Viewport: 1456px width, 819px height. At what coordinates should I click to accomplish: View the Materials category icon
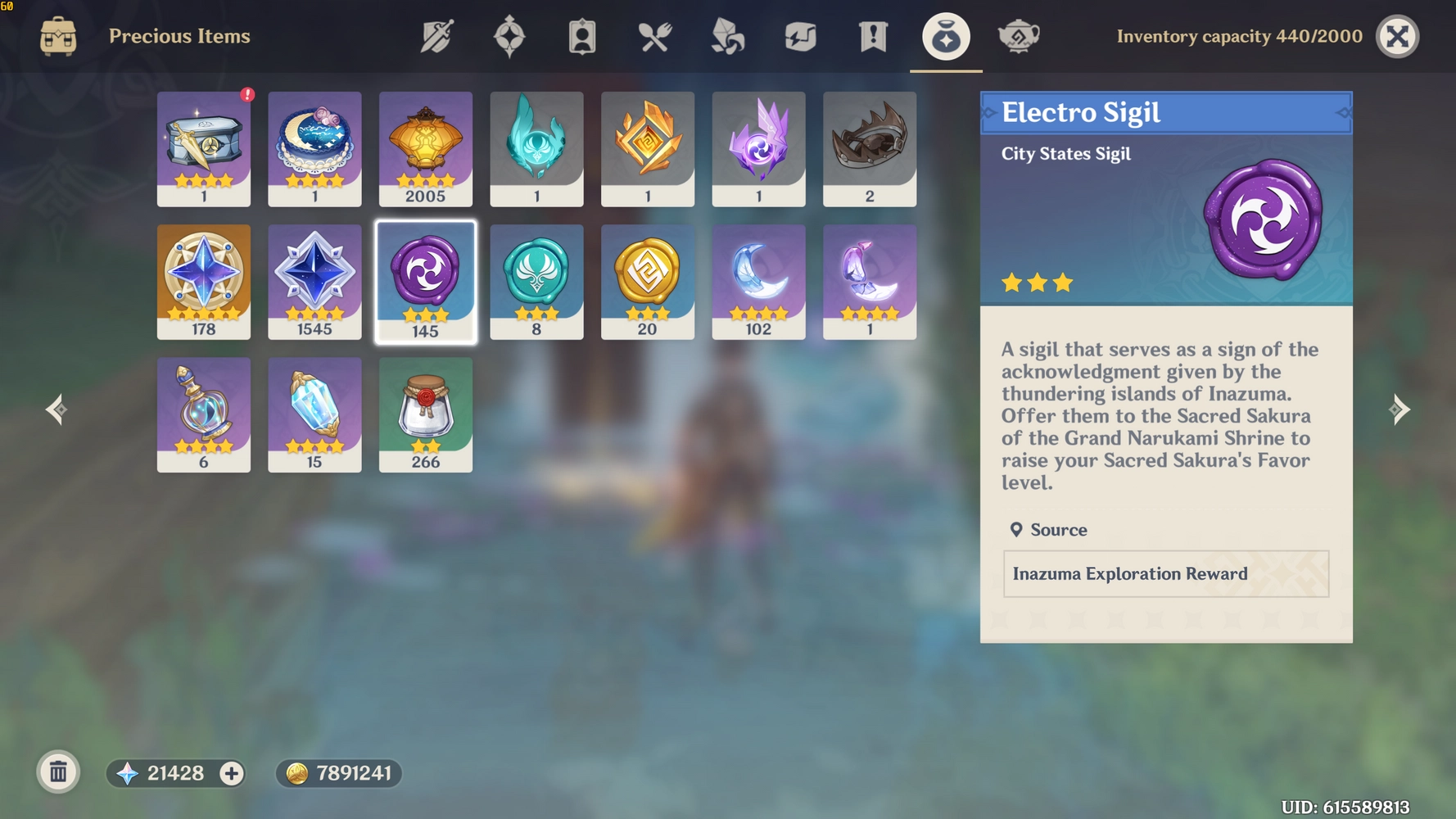[x=726, y=36]
